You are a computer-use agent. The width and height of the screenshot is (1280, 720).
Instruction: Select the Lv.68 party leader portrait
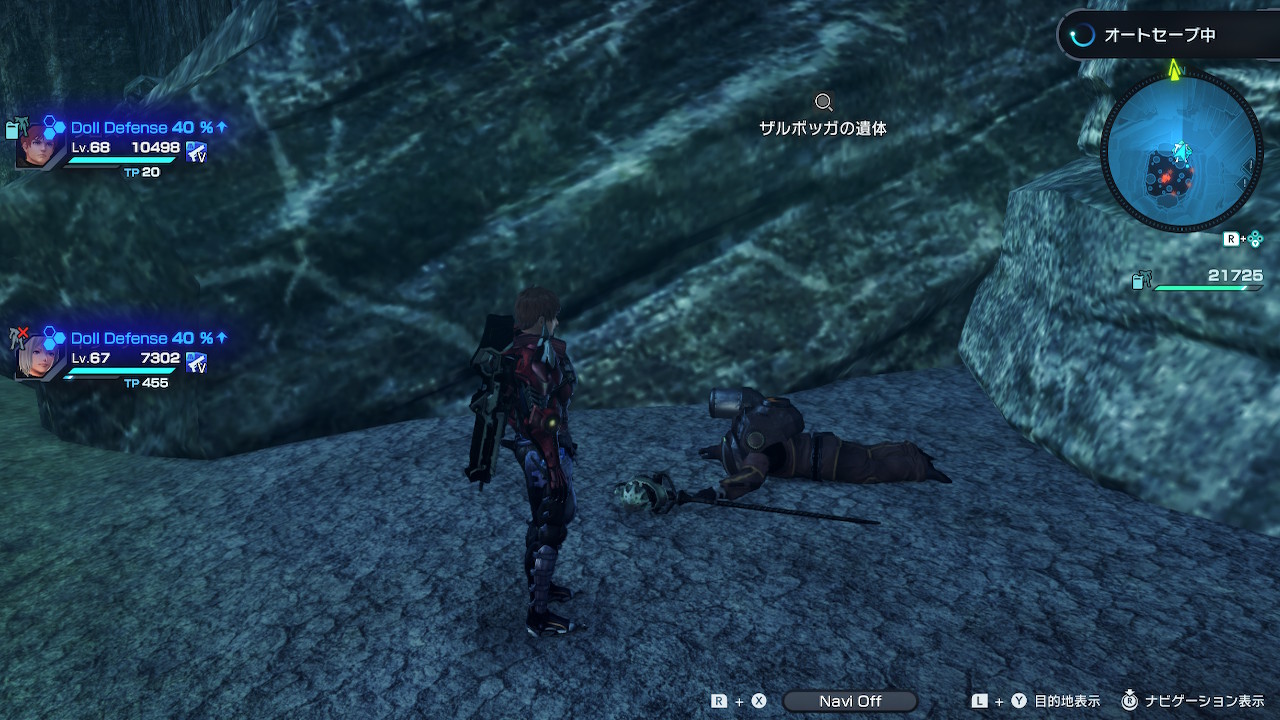point(39,146)
